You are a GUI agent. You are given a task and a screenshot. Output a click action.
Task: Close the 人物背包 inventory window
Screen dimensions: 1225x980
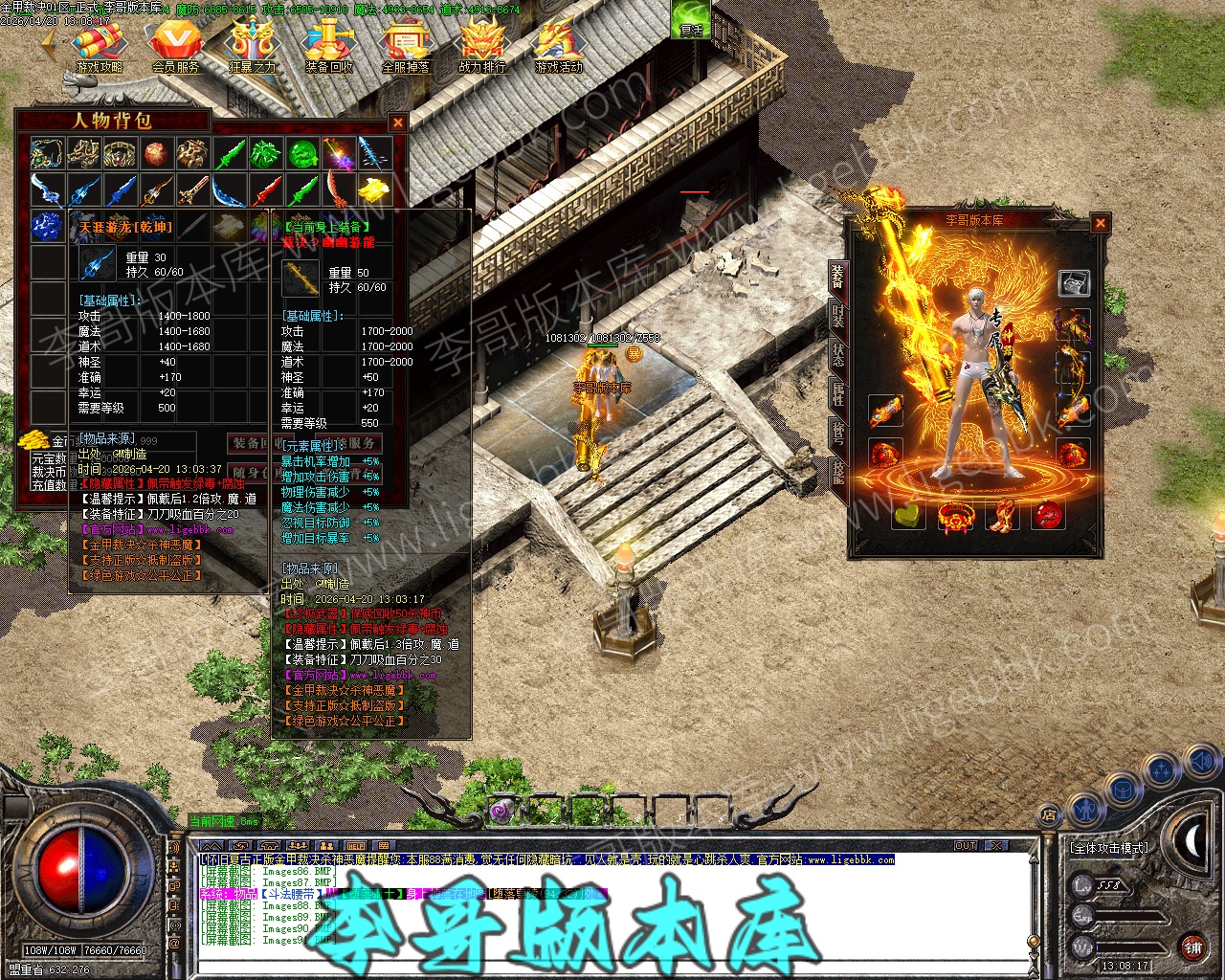coord(398,122)
